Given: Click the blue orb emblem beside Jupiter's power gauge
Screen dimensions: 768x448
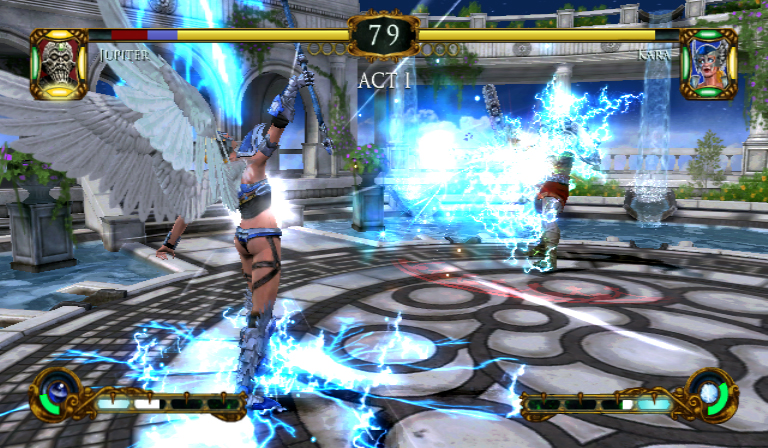Looking at the screenshot, I should pyautogui.click(x=58, y=394).
